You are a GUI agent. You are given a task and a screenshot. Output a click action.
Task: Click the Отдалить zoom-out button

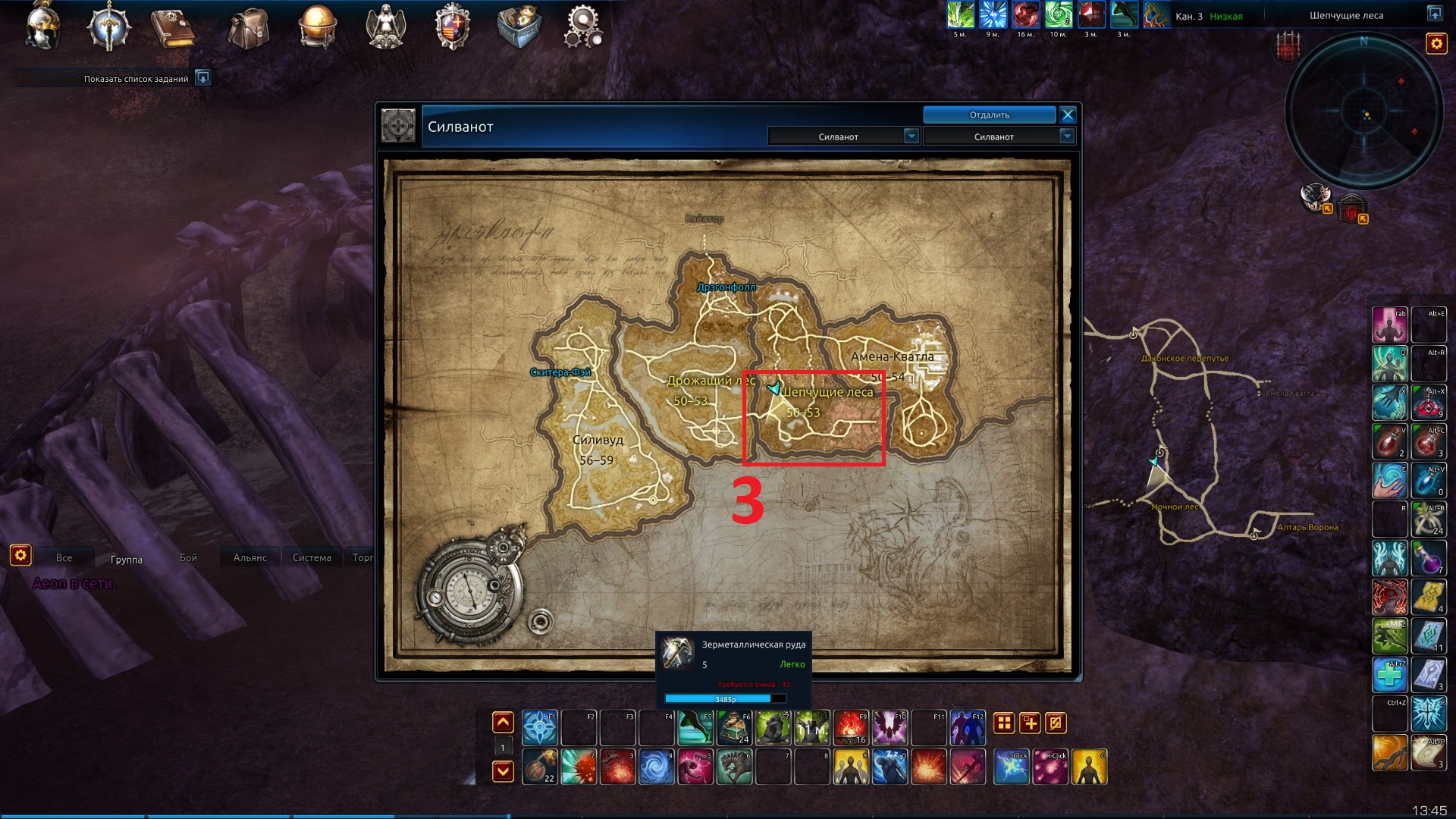click(x=989, y=115)
